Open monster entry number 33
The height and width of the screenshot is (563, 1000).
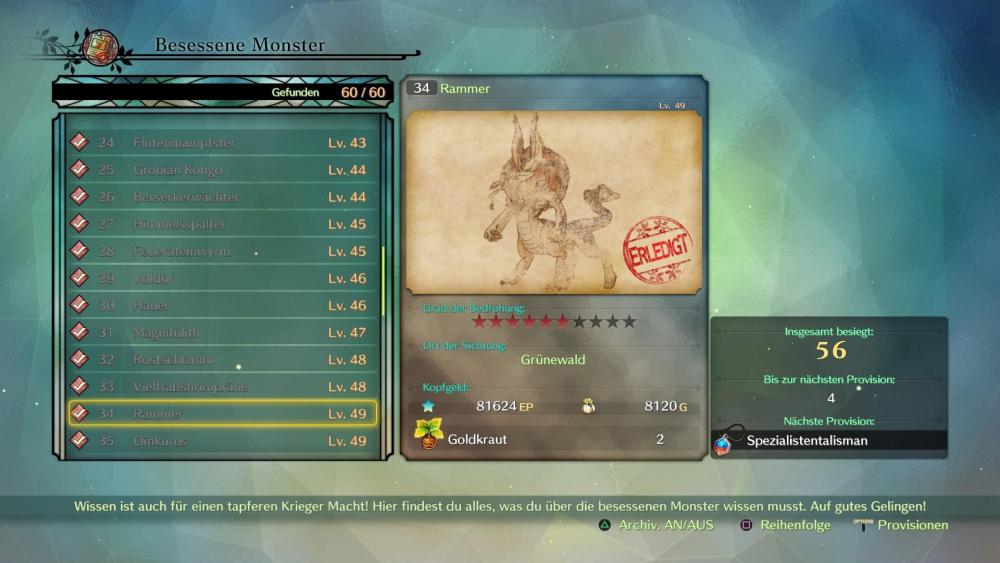point(222,386)
